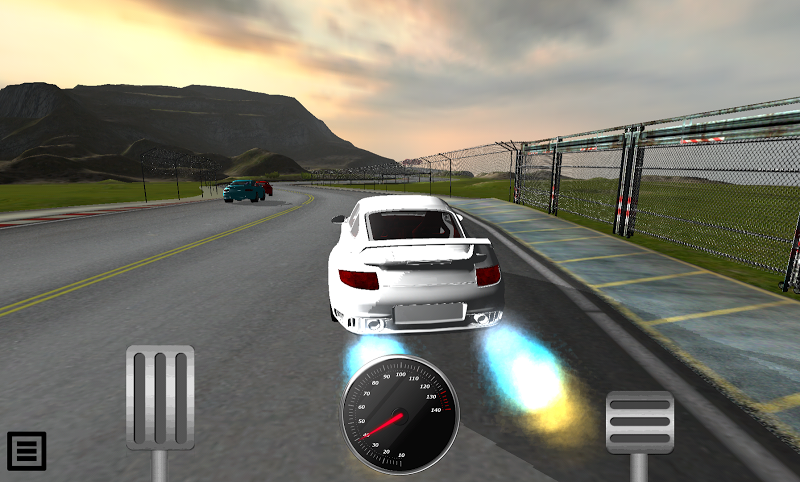Viewport: 800px width, 482px height.
Task: Open the hamburger menu button
Action: (x=27, y=451)
